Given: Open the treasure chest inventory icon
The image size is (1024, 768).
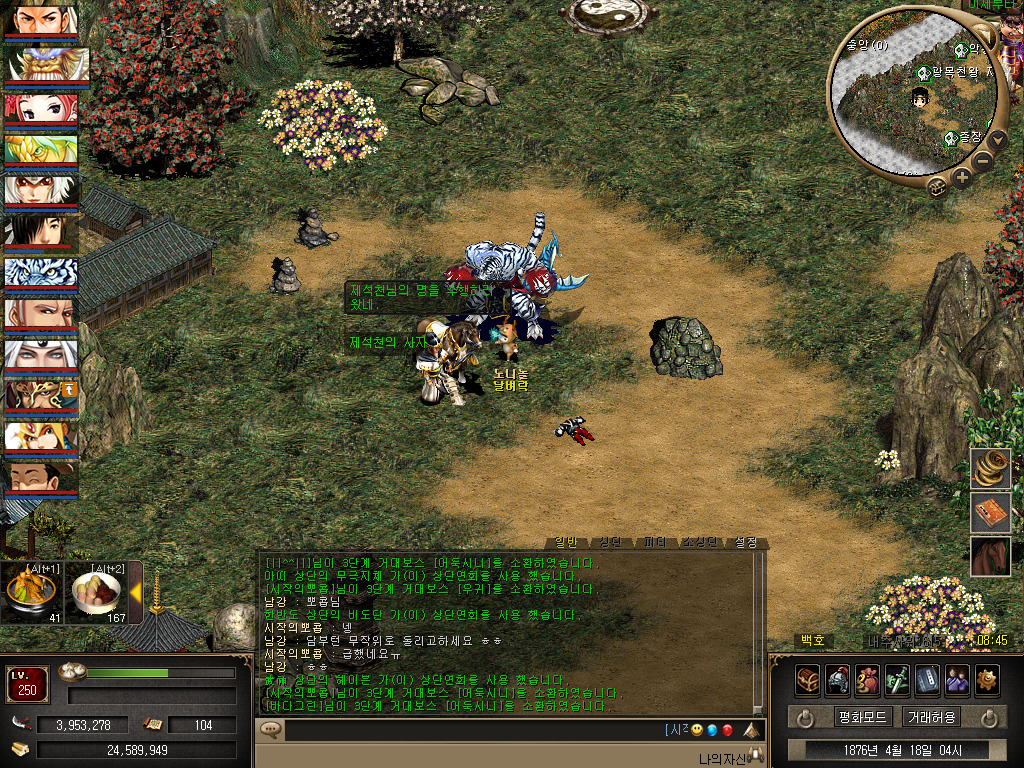Looking at the screenshot, I should pyautogui.click(x=808, y=680).
